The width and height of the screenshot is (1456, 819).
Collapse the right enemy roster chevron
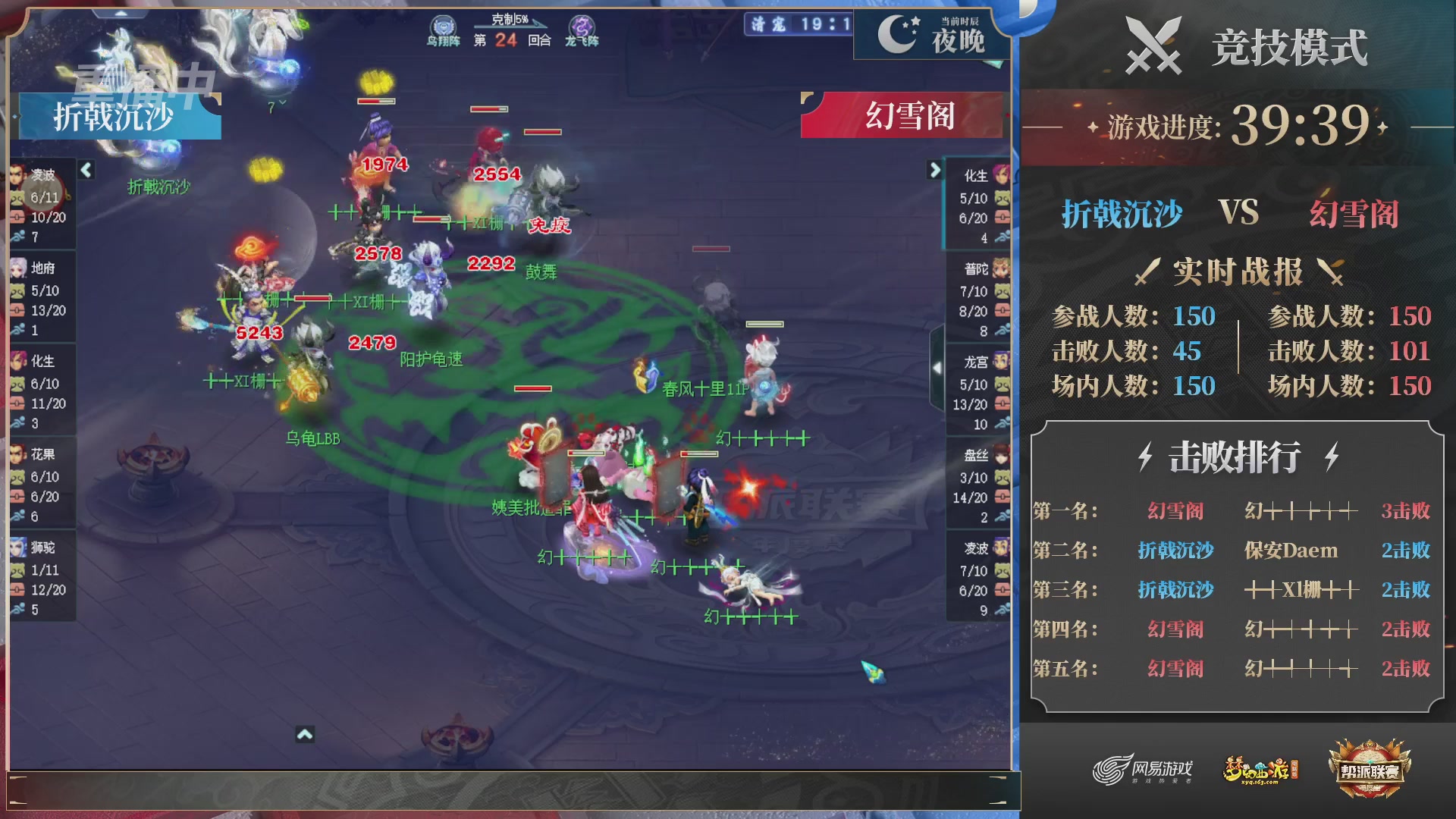(935, 171)
